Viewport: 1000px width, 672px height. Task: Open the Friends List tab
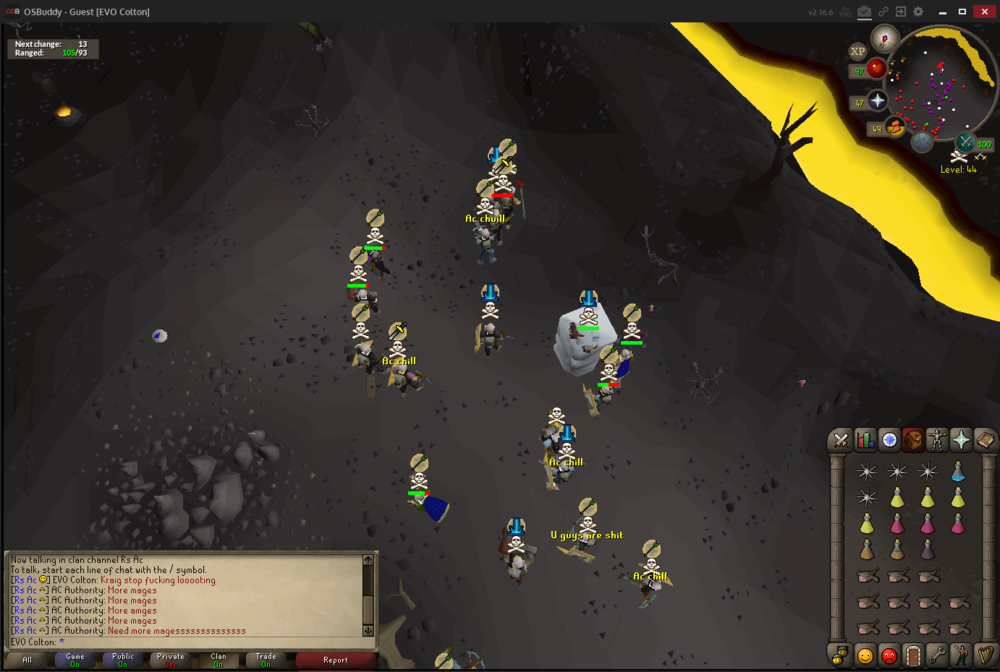coord(865,656)
